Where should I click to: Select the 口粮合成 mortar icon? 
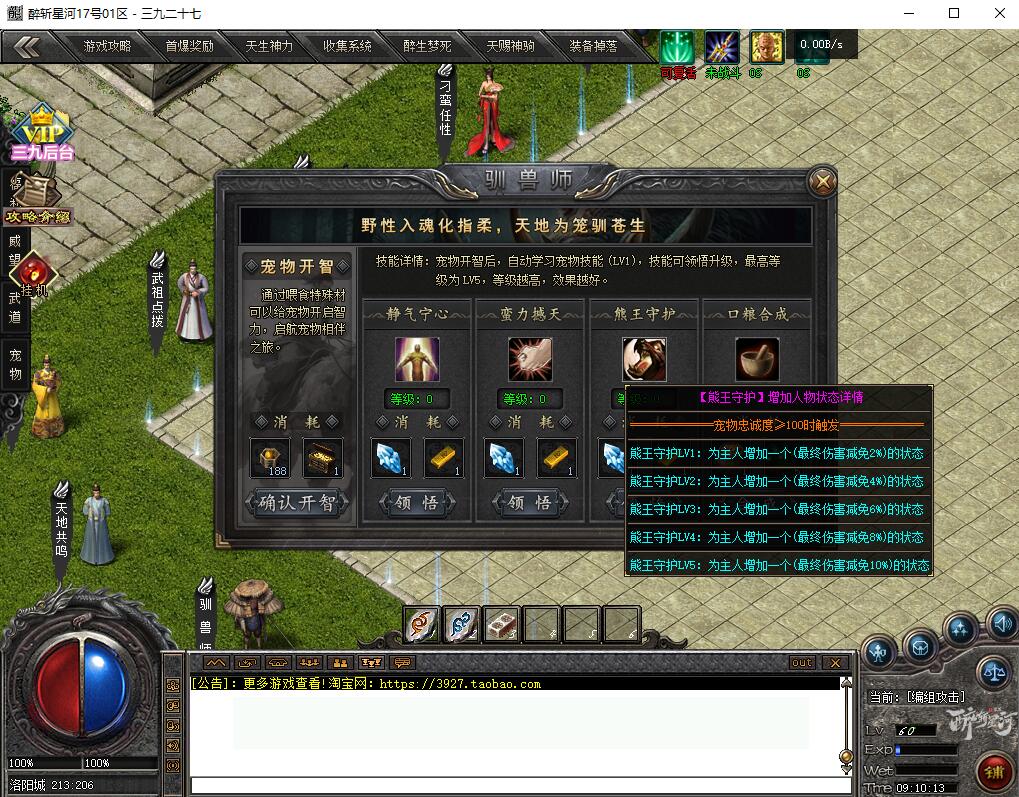click(757, 359)
